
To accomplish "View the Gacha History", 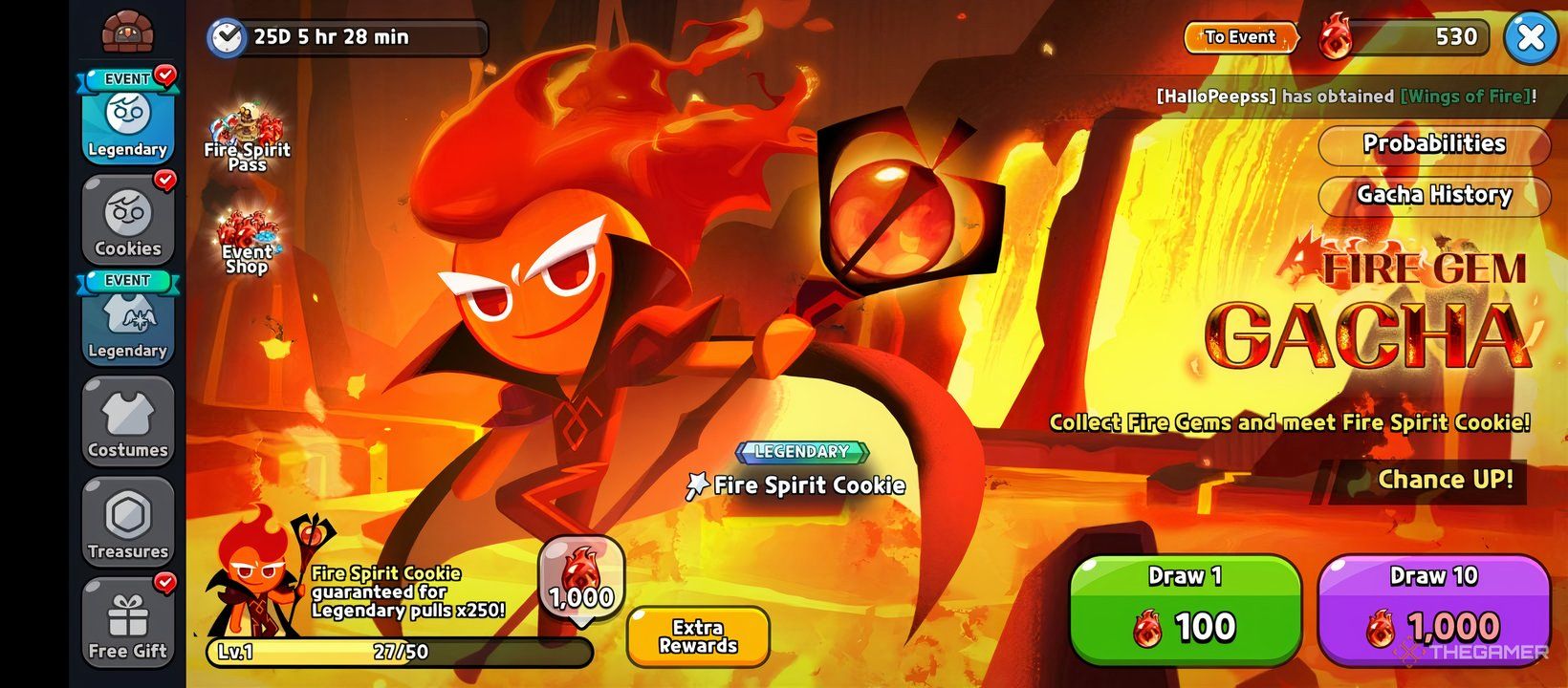I will (1433, 195).
